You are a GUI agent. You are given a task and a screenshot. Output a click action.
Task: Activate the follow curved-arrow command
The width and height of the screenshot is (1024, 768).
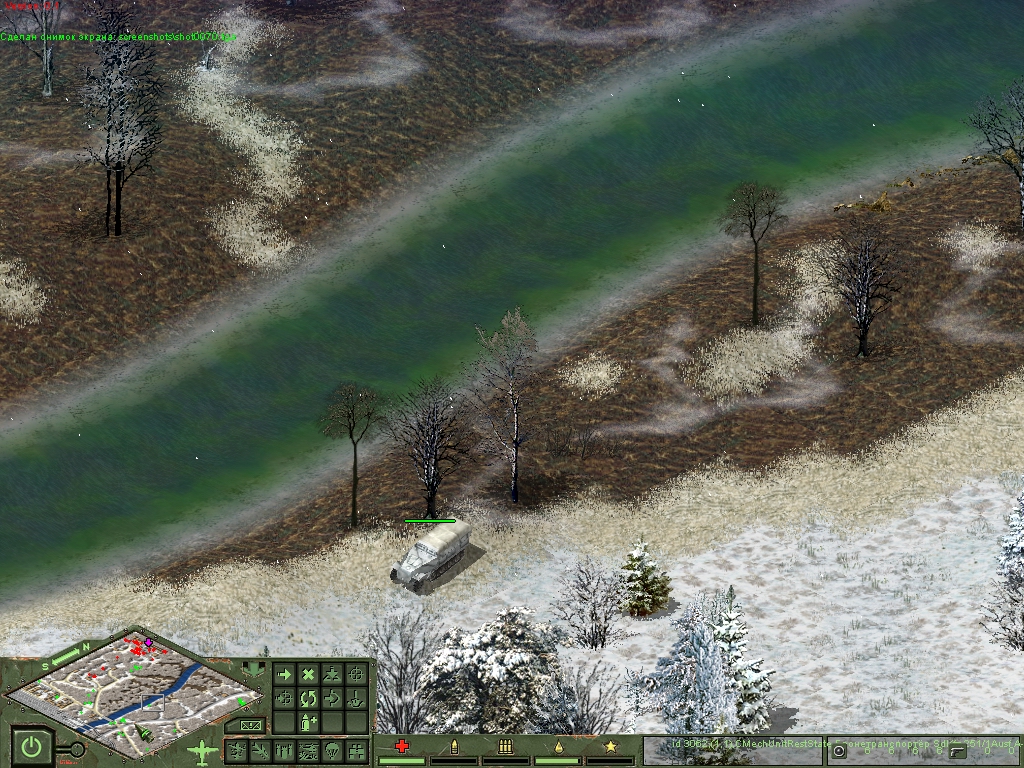point(332,698)
